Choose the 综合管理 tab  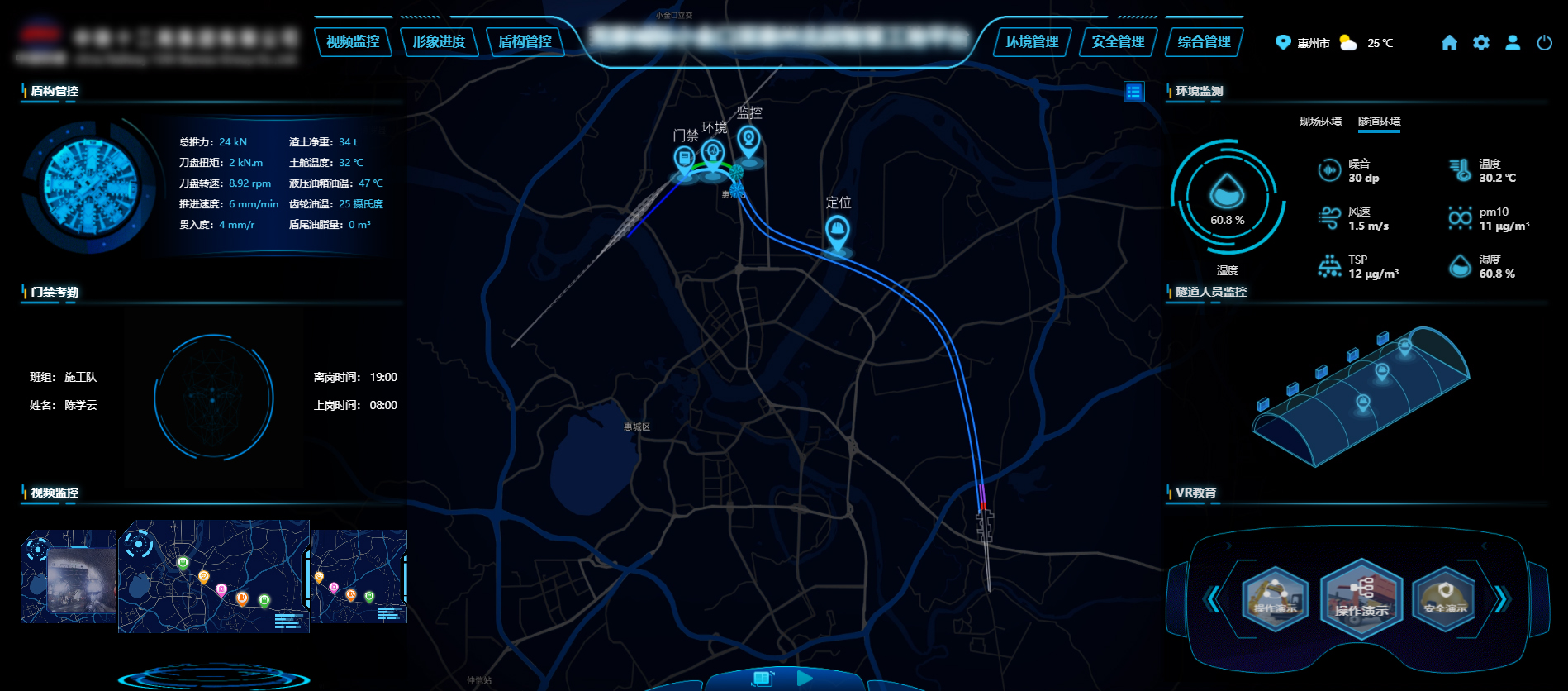point(1204,41)
